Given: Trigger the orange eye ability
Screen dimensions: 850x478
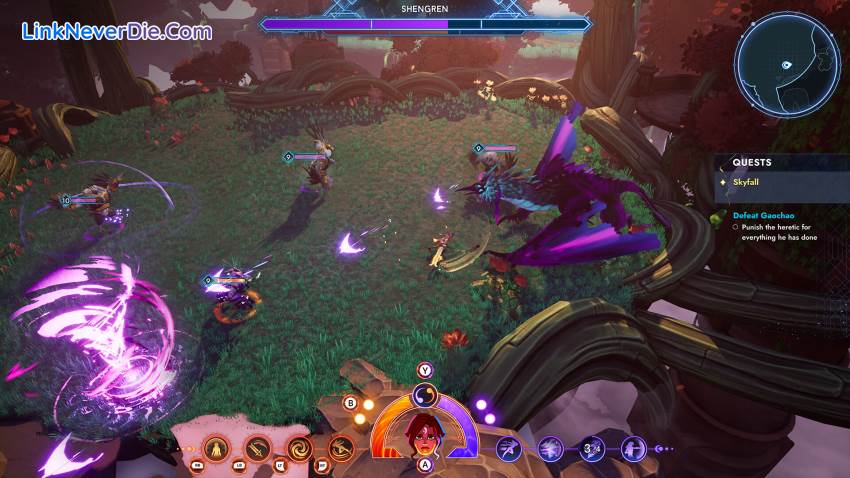Looking at the screenshot, I should [x=341, y=449].
